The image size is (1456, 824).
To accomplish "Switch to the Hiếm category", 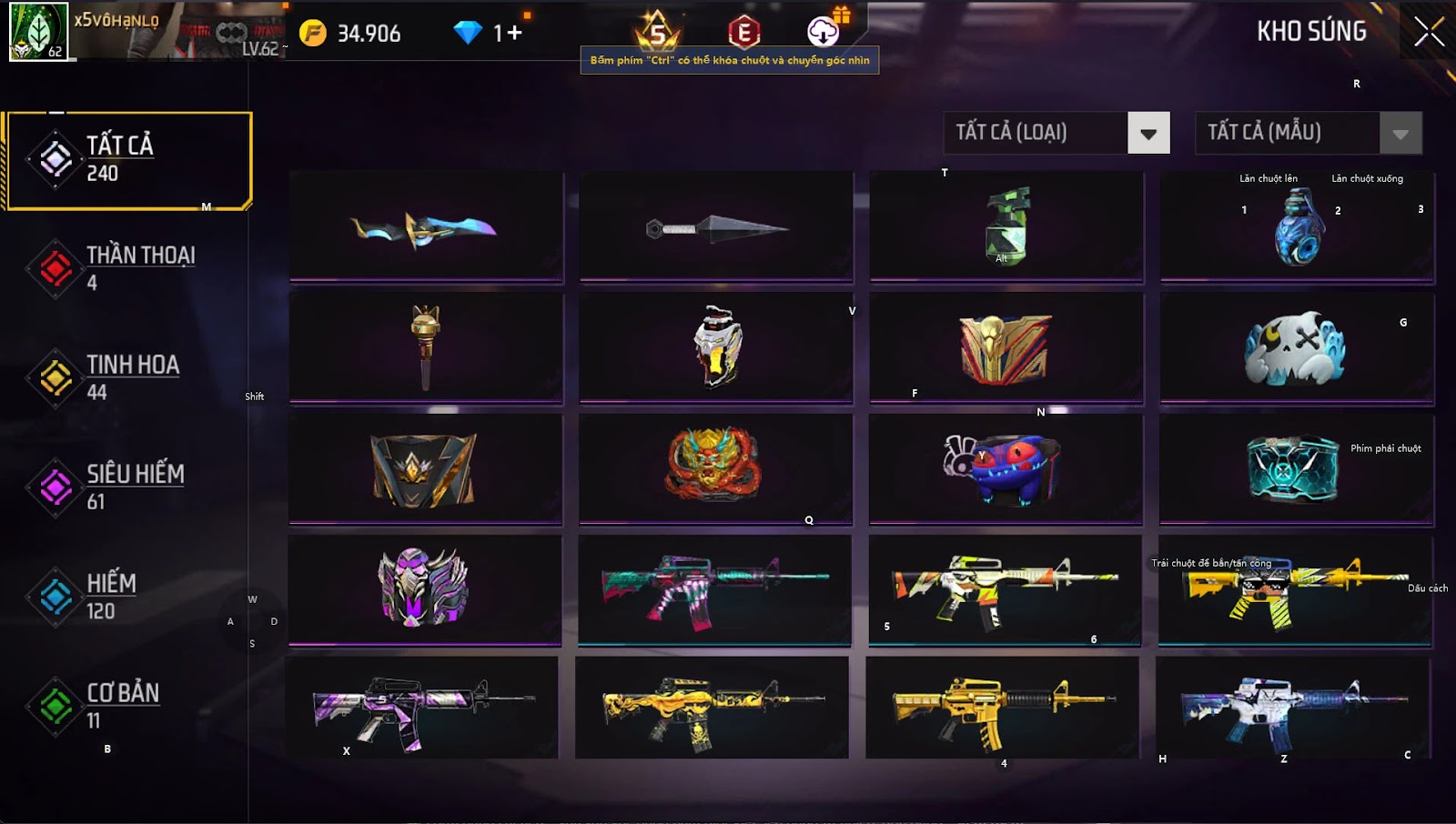I will [109, 596].
